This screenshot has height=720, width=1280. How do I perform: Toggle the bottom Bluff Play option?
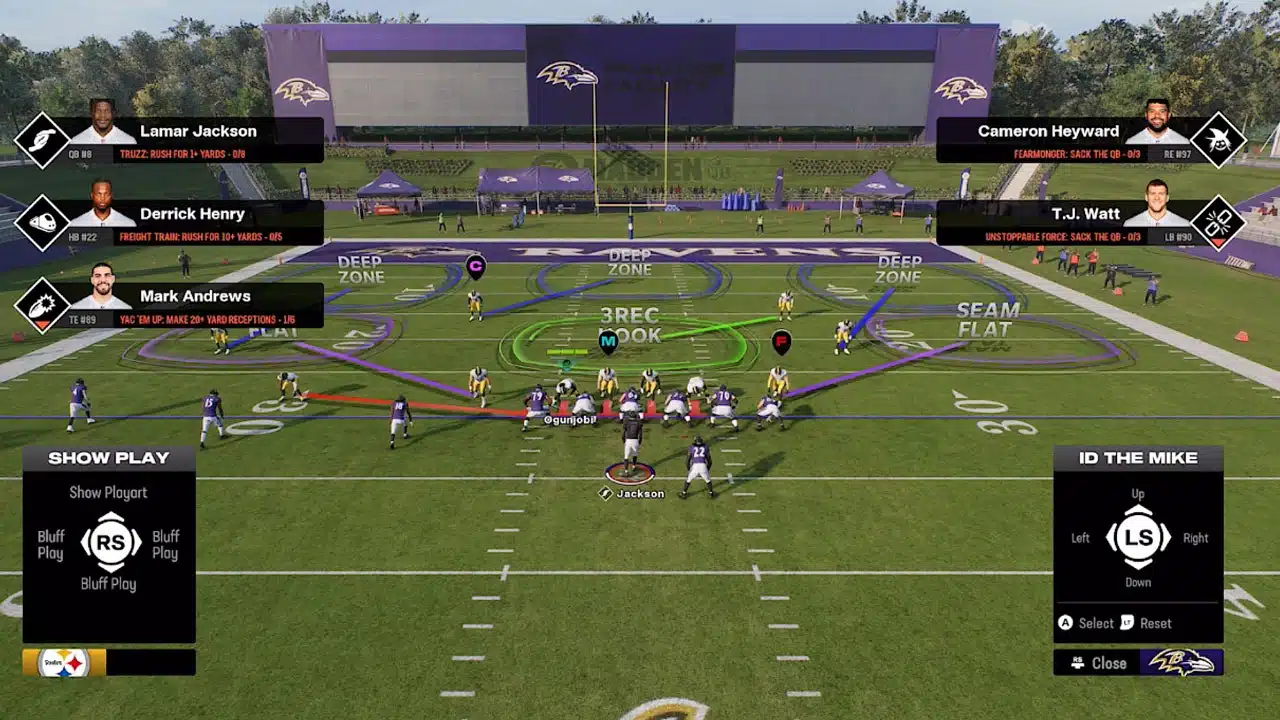tap(110, 583)
